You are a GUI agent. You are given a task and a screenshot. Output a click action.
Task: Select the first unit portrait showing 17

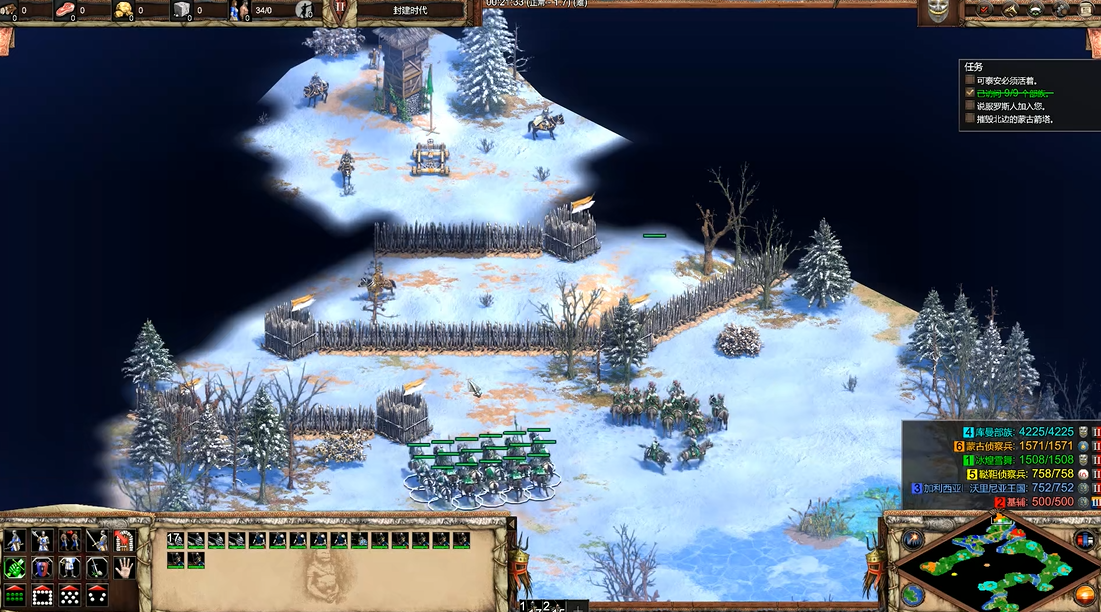[x=175, y=540]
